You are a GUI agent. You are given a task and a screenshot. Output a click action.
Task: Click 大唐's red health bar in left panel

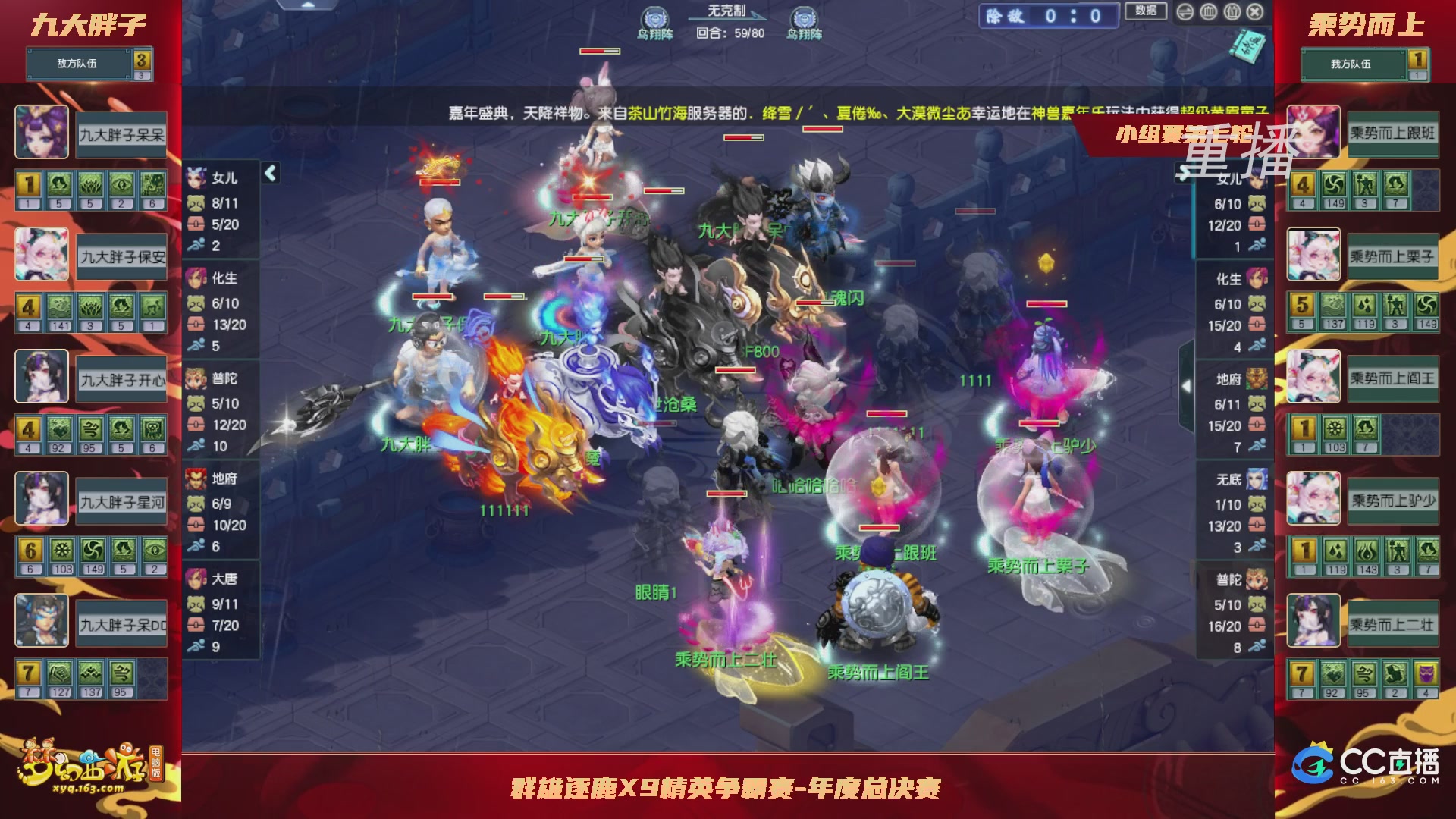pyautogui.click(x=195, y=624)
